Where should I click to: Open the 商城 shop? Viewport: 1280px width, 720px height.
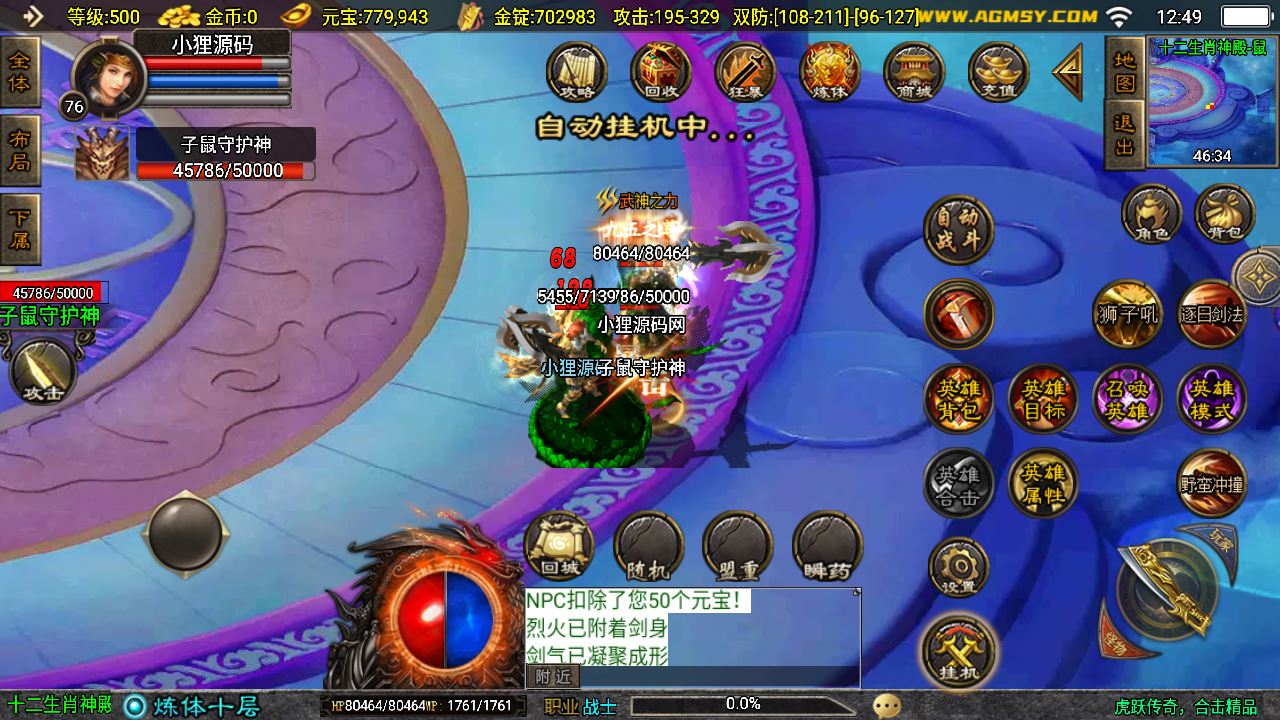(914, 72)
